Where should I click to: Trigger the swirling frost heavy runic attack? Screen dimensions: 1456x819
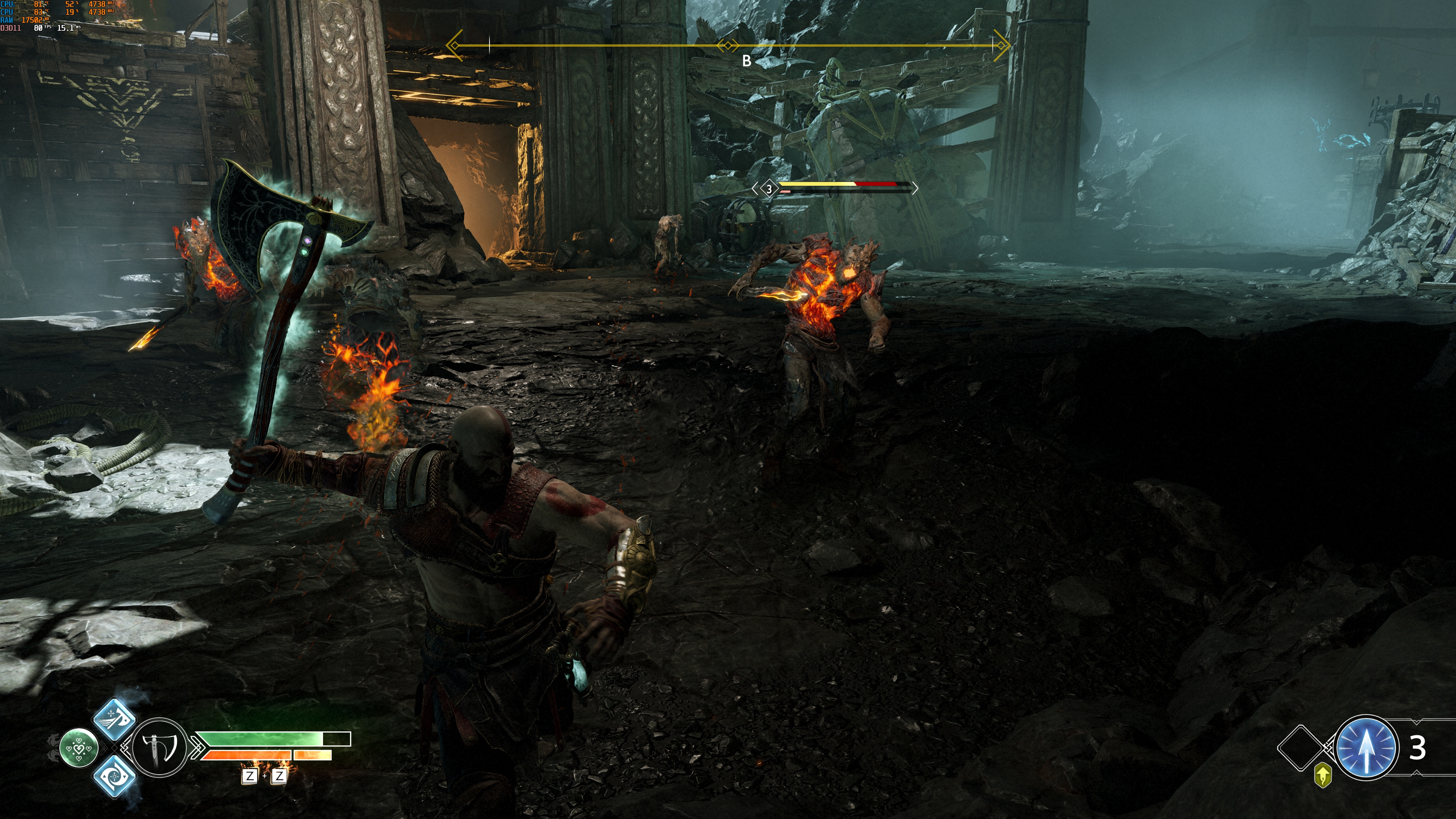pyautogui.click(x=114, y=777)
